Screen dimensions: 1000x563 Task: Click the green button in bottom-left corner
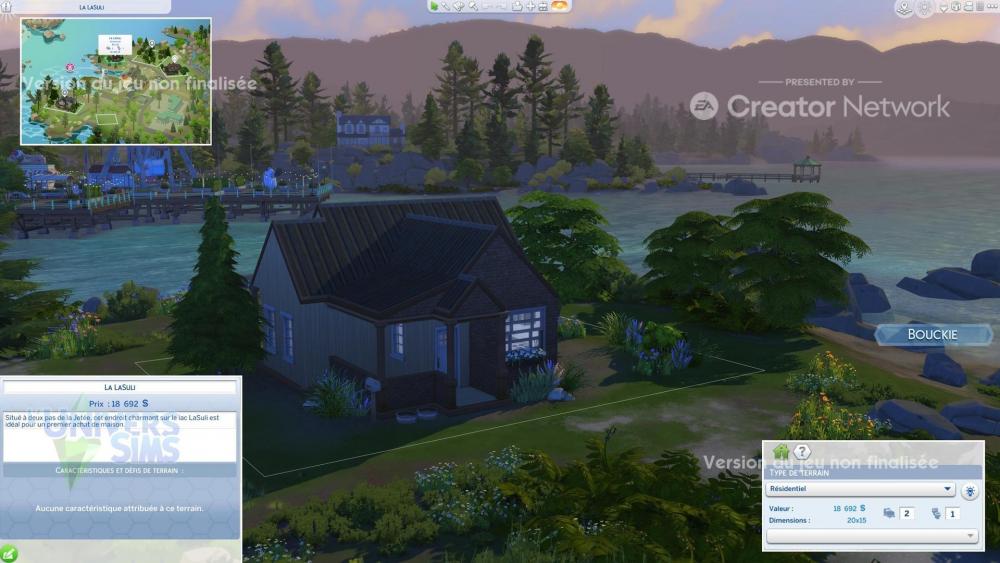pos(9,553)
